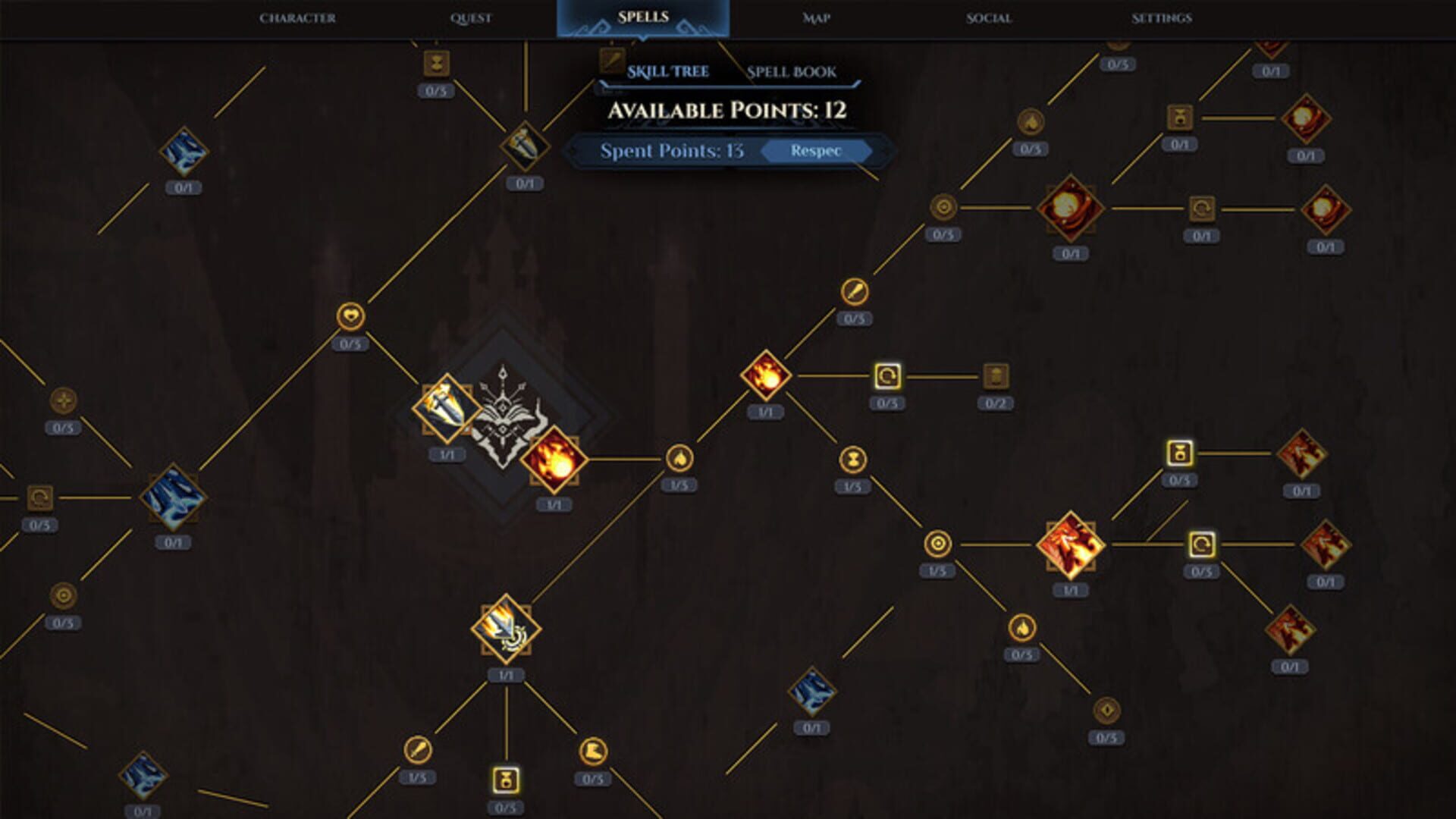Open the Map screen
This screenshot has width=1456, height=819.
[815, 17]
